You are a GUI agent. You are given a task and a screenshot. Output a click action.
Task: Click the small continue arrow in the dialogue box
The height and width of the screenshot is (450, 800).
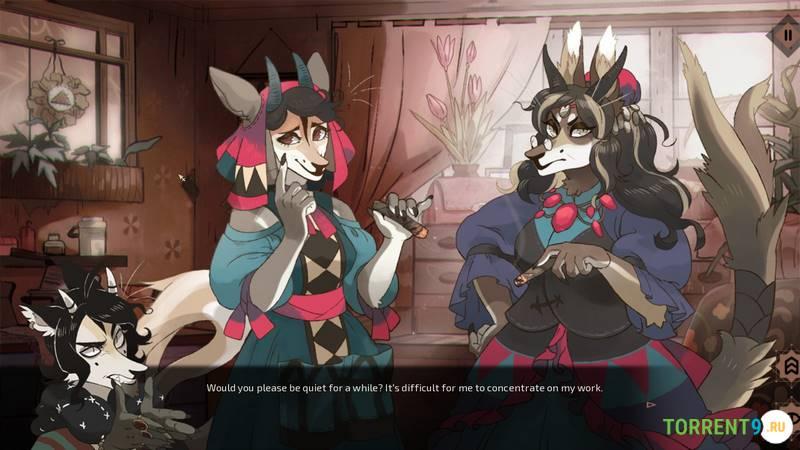[652, 405]
